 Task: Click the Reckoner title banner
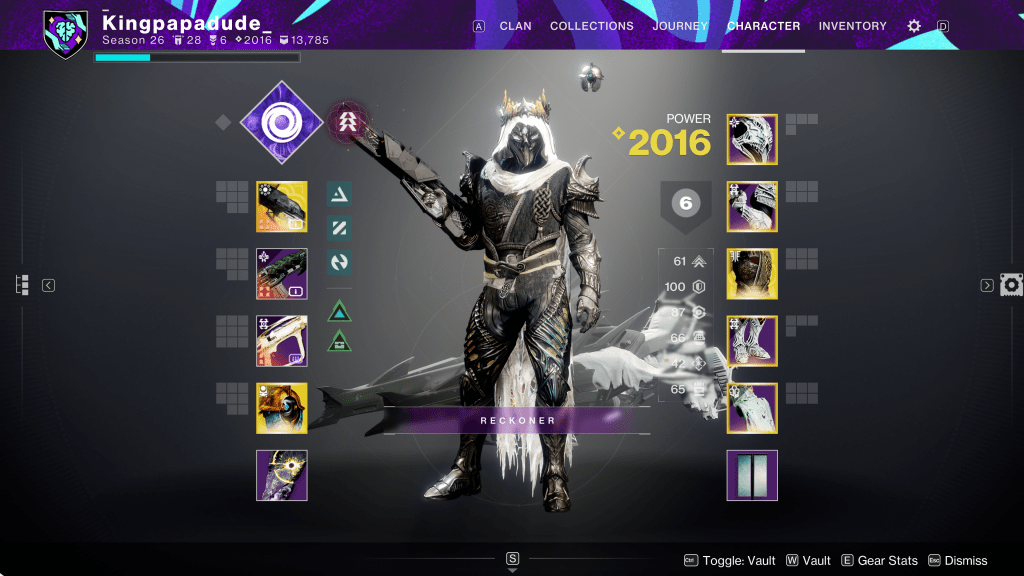point(516,420)
